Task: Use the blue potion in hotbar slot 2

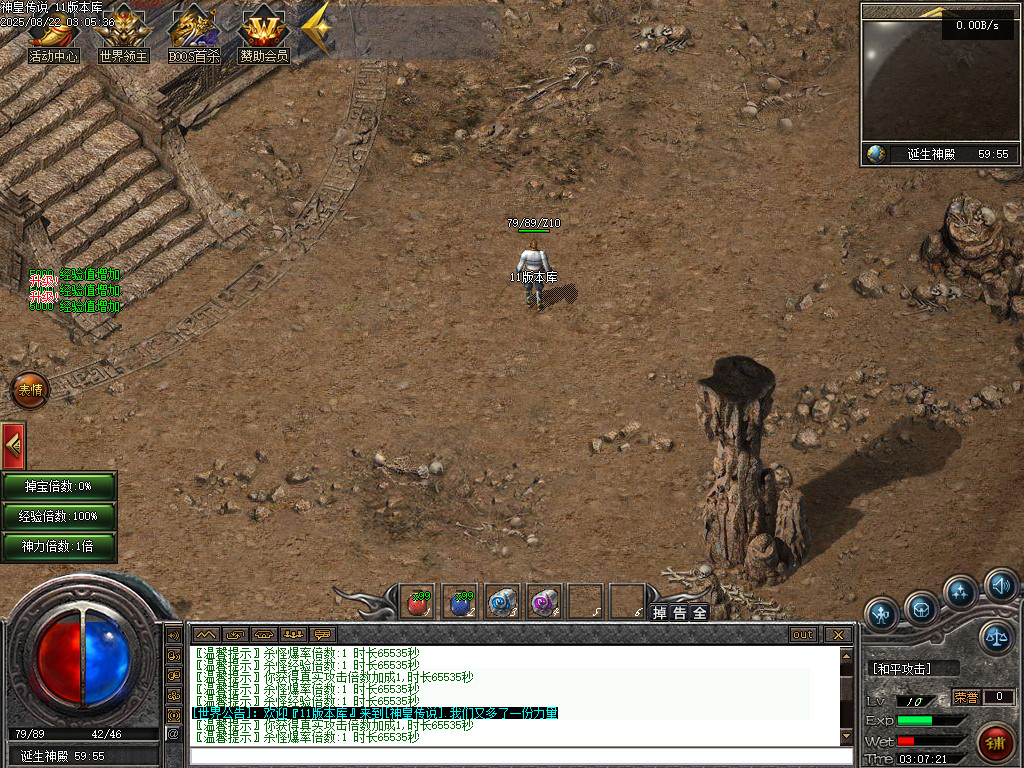Action: coord(460,603)
